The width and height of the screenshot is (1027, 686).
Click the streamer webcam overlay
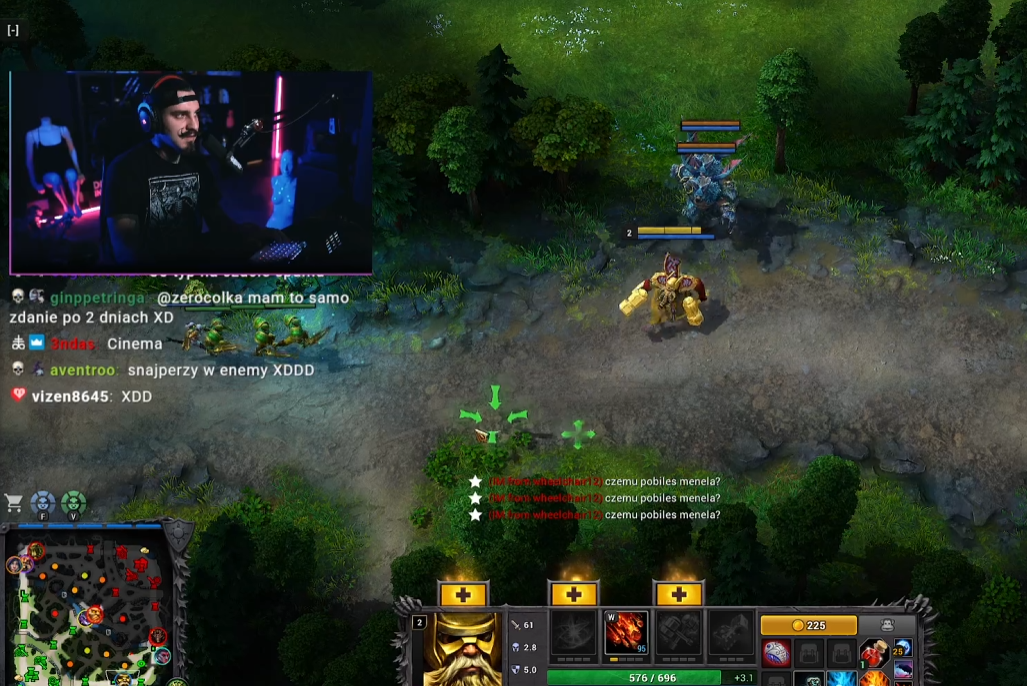point(191,171)
